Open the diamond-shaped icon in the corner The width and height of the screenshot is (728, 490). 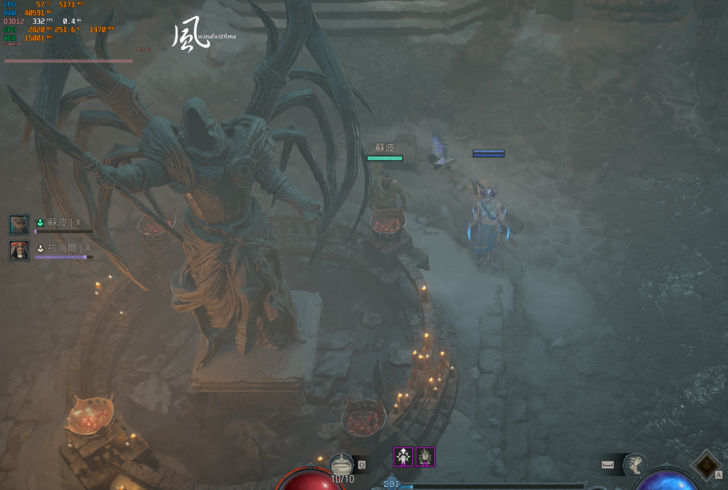[709, 466]
